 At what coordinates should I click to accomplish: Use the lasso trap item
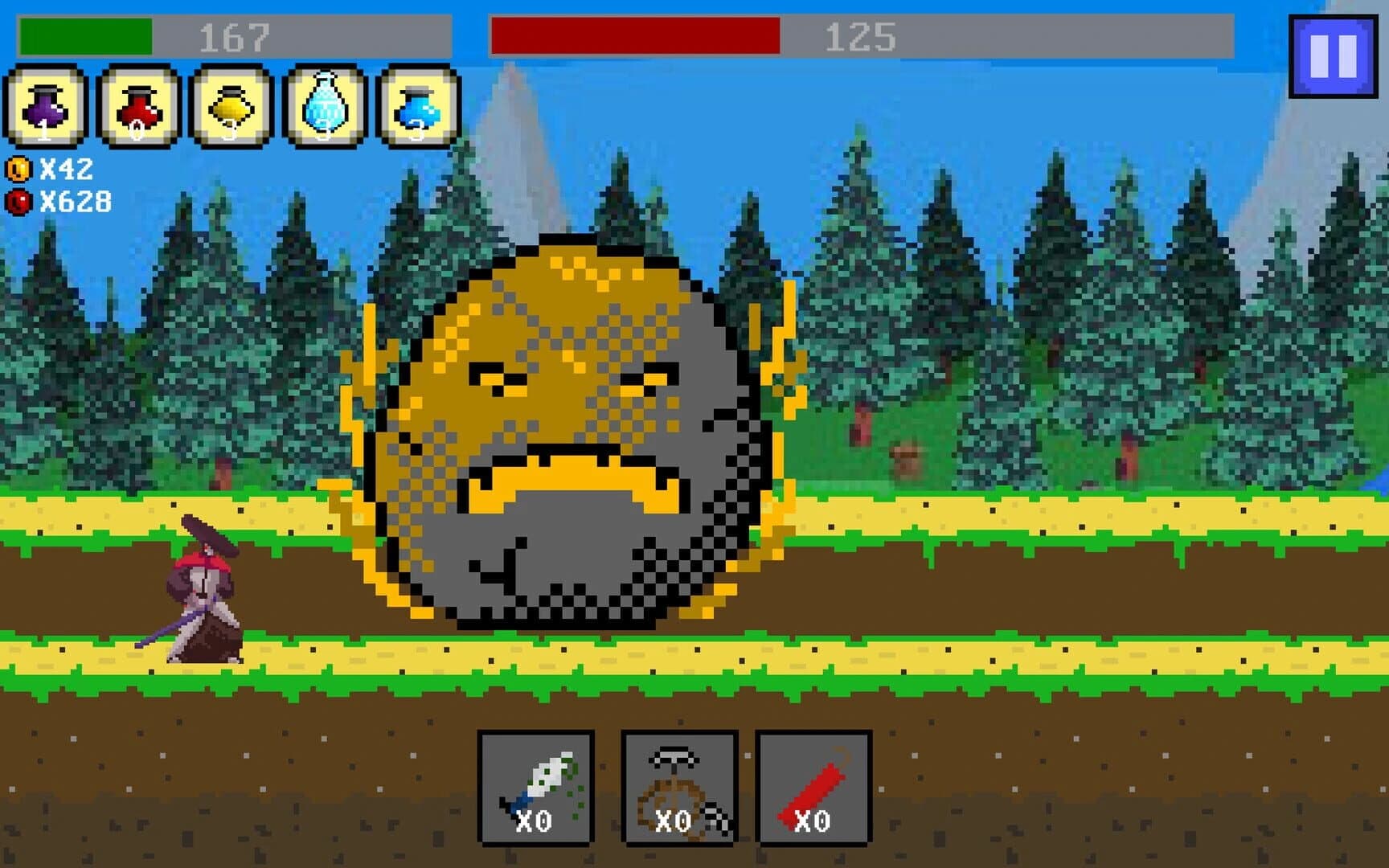coord(679,788)
